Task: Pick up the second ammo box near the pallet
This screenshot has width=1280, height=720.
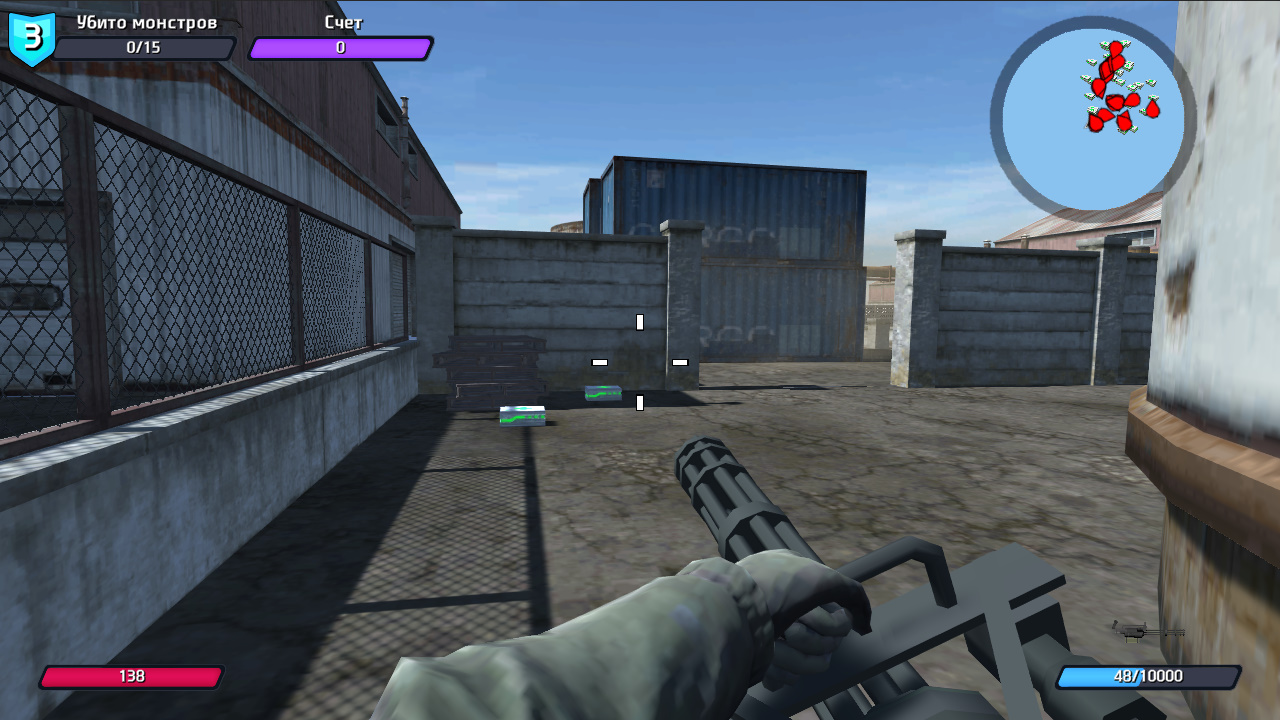Action: tap(604, 394)
